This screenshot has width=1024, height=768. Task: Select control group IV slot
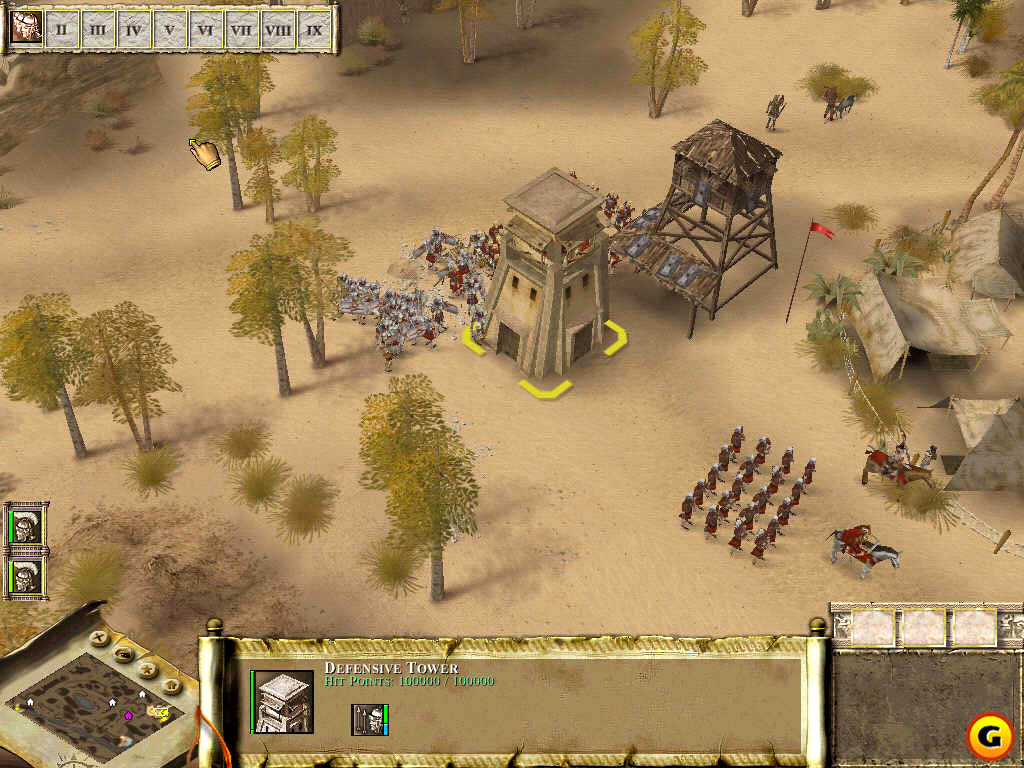pos(133,30)
